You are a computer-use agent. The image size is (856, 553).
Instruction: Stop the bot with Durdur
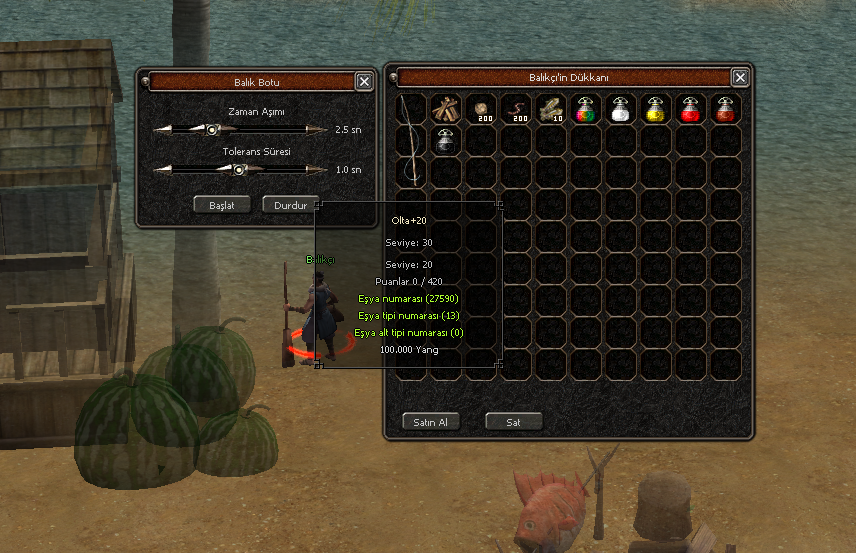[x=290, y=205]
